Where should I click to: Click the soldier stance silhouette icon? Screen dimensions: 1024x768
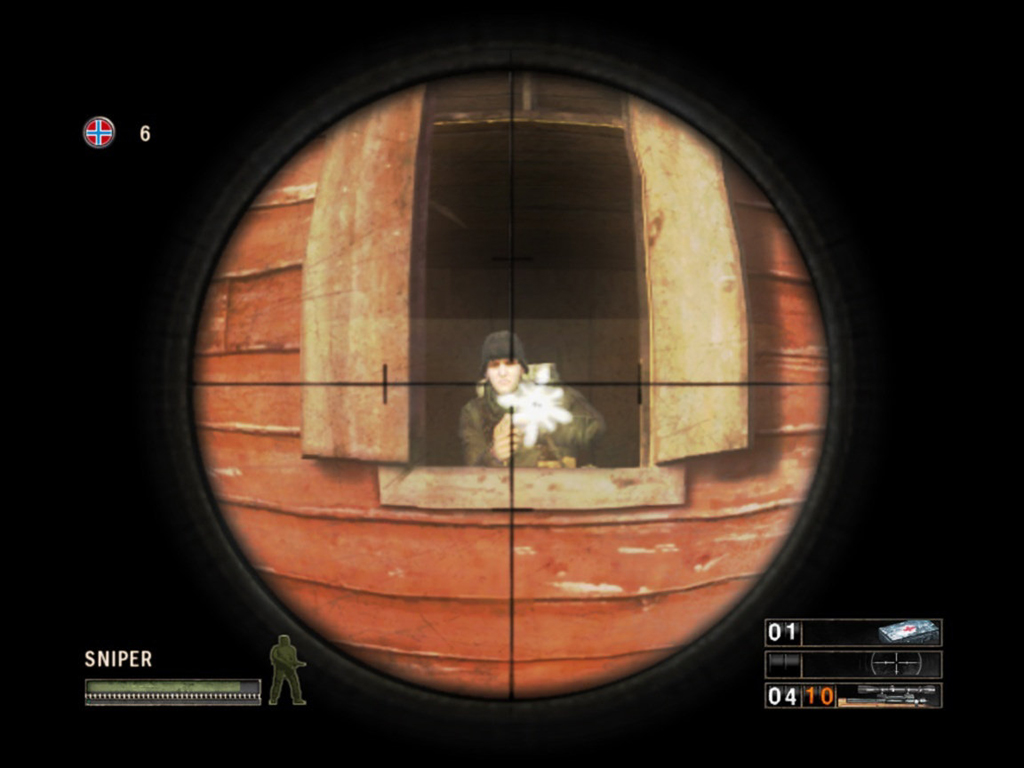(286, 670)
